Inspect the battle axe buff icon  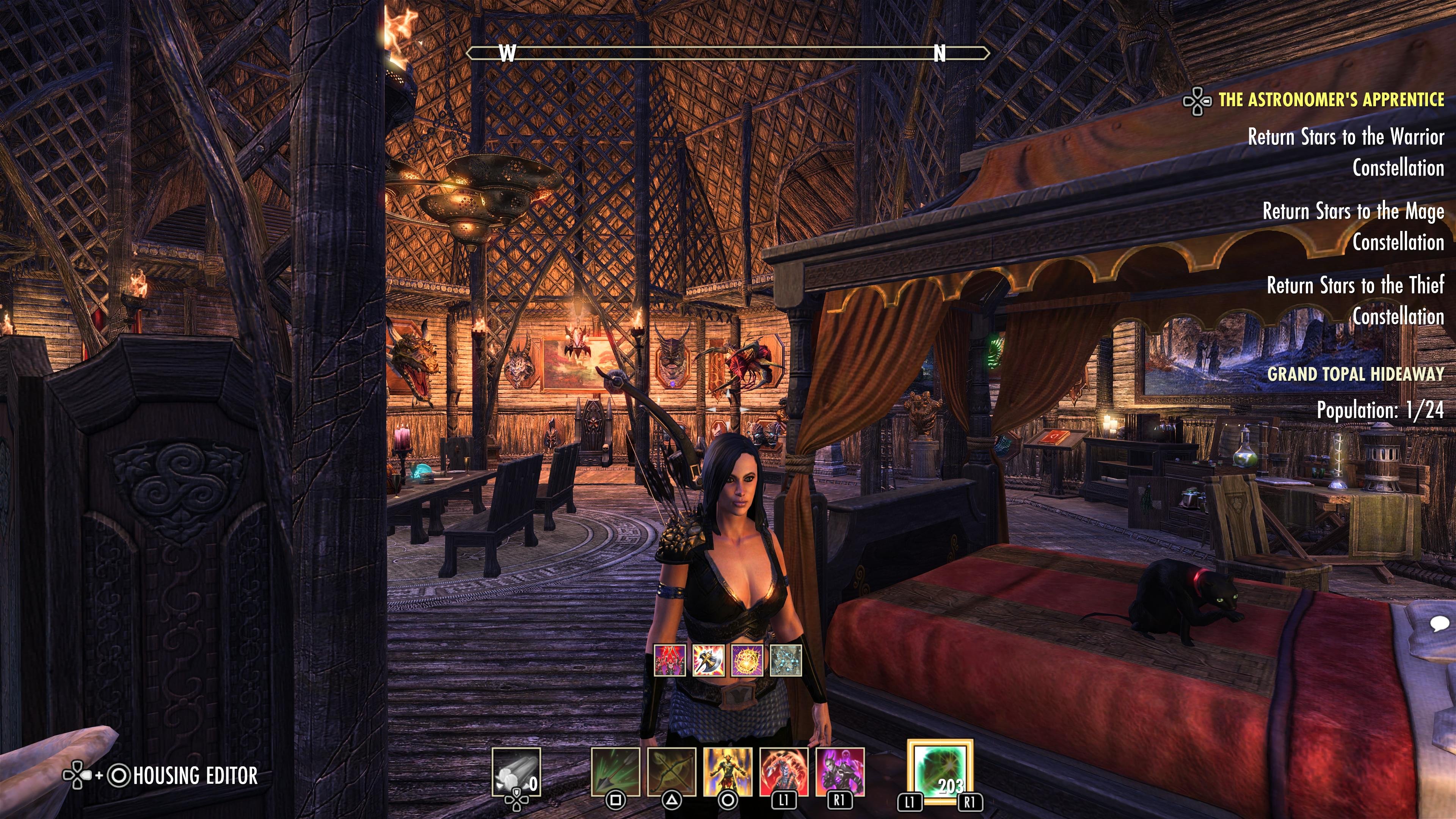pos(708,660)
